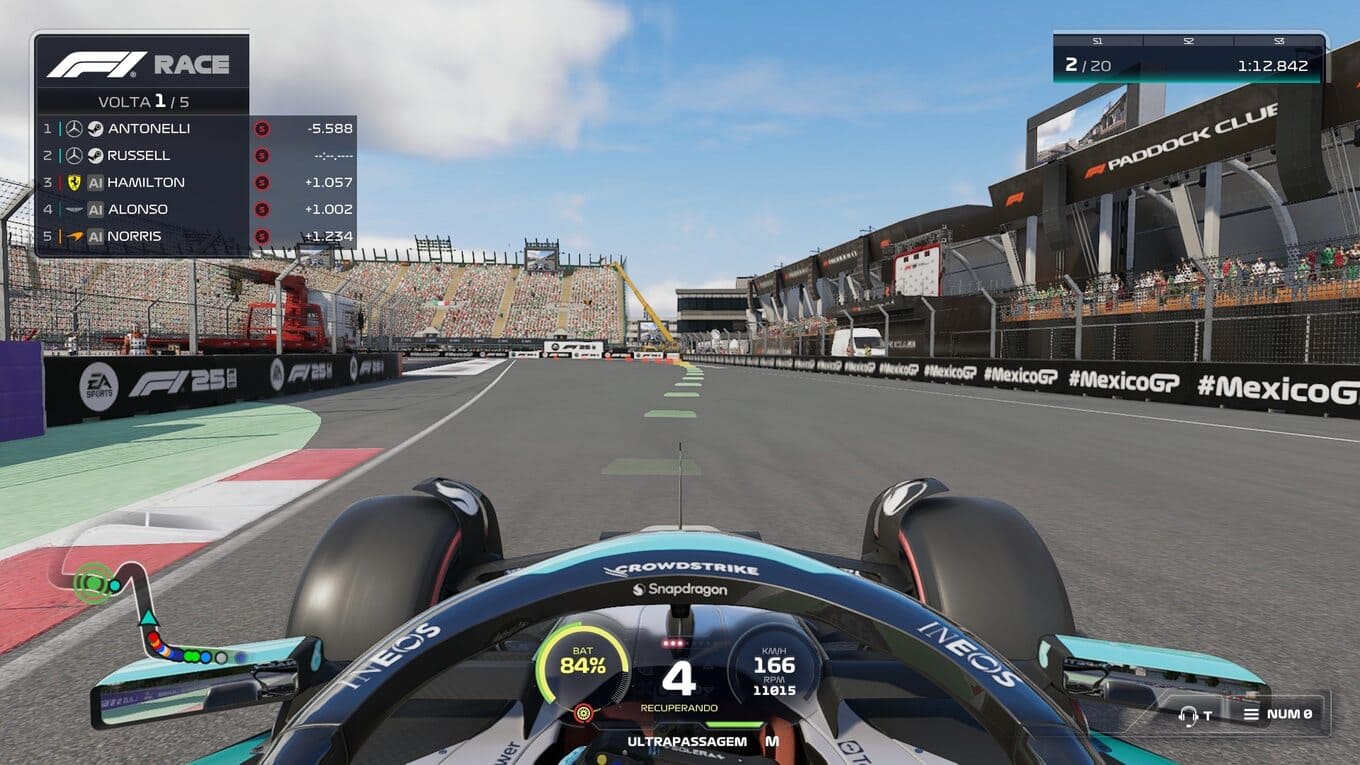Screen dimensions: 1360x765
Task: Open the MFD menu lines icon
Action: 1251,714
